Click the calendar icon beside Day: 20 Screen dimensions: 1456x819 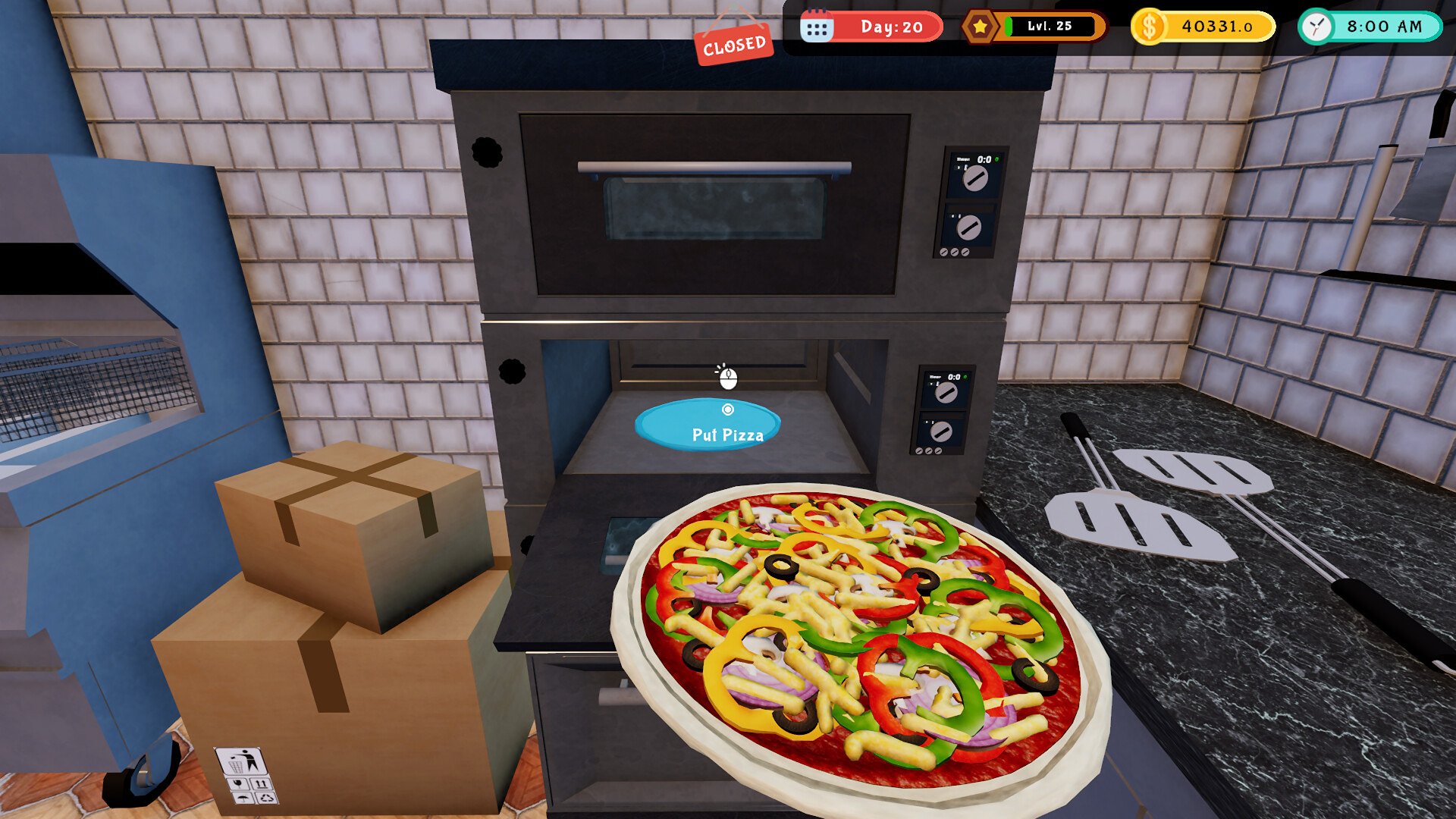(x=817, y=25)
